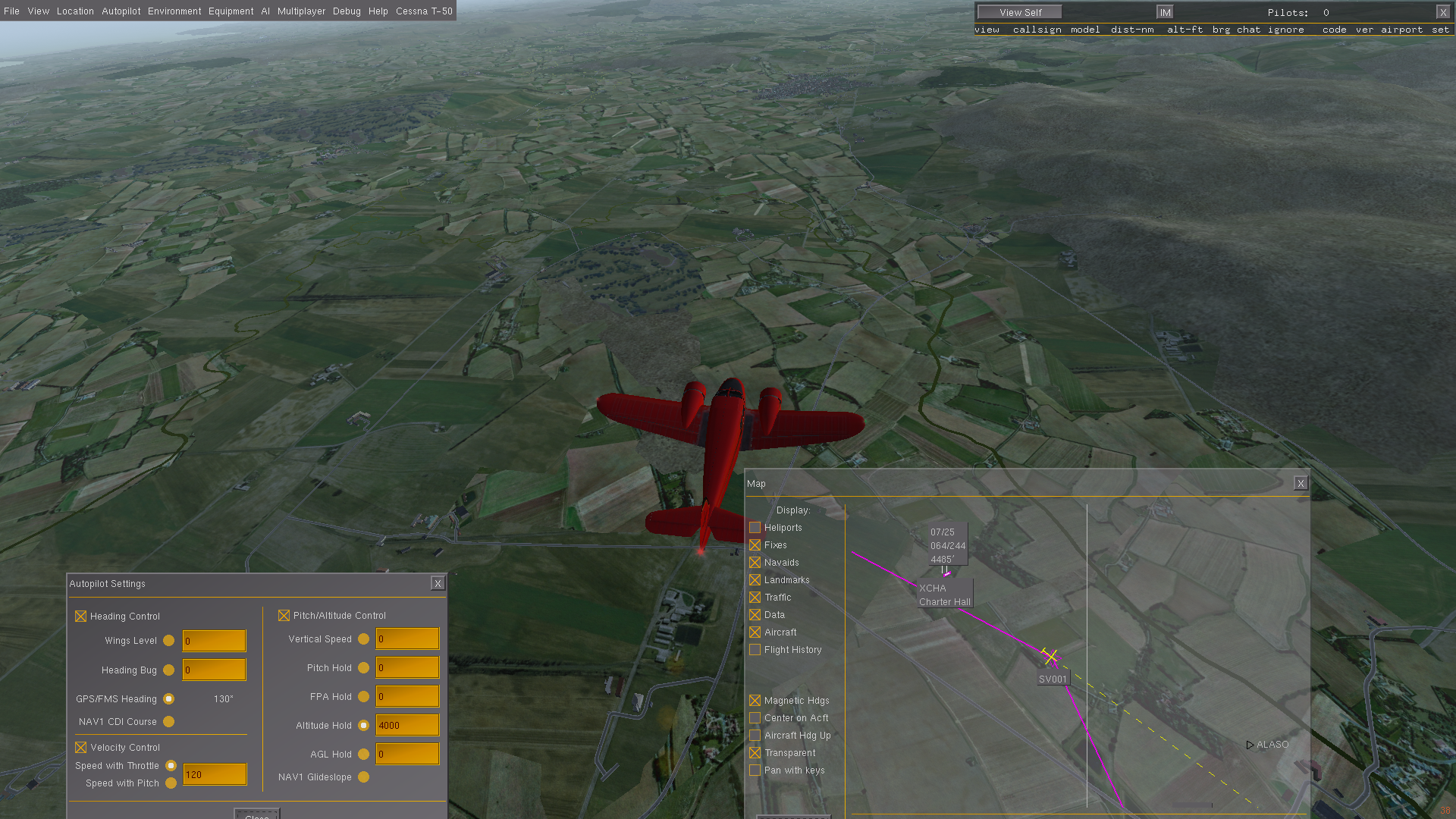This screenshot has height=819, width=1456.
Task: Close the Map window
Action: (x=1301, y=483)
